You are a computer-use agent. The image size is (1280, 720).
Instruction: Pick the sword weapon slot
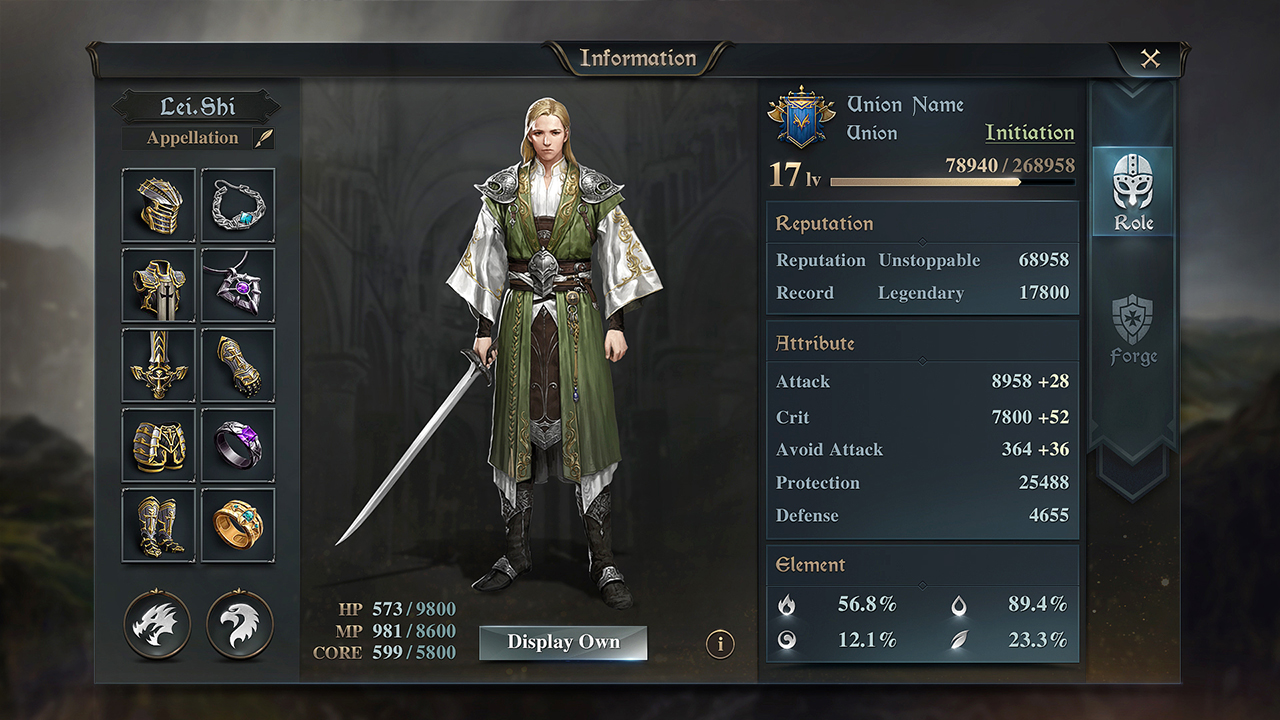tap(159, 365)
